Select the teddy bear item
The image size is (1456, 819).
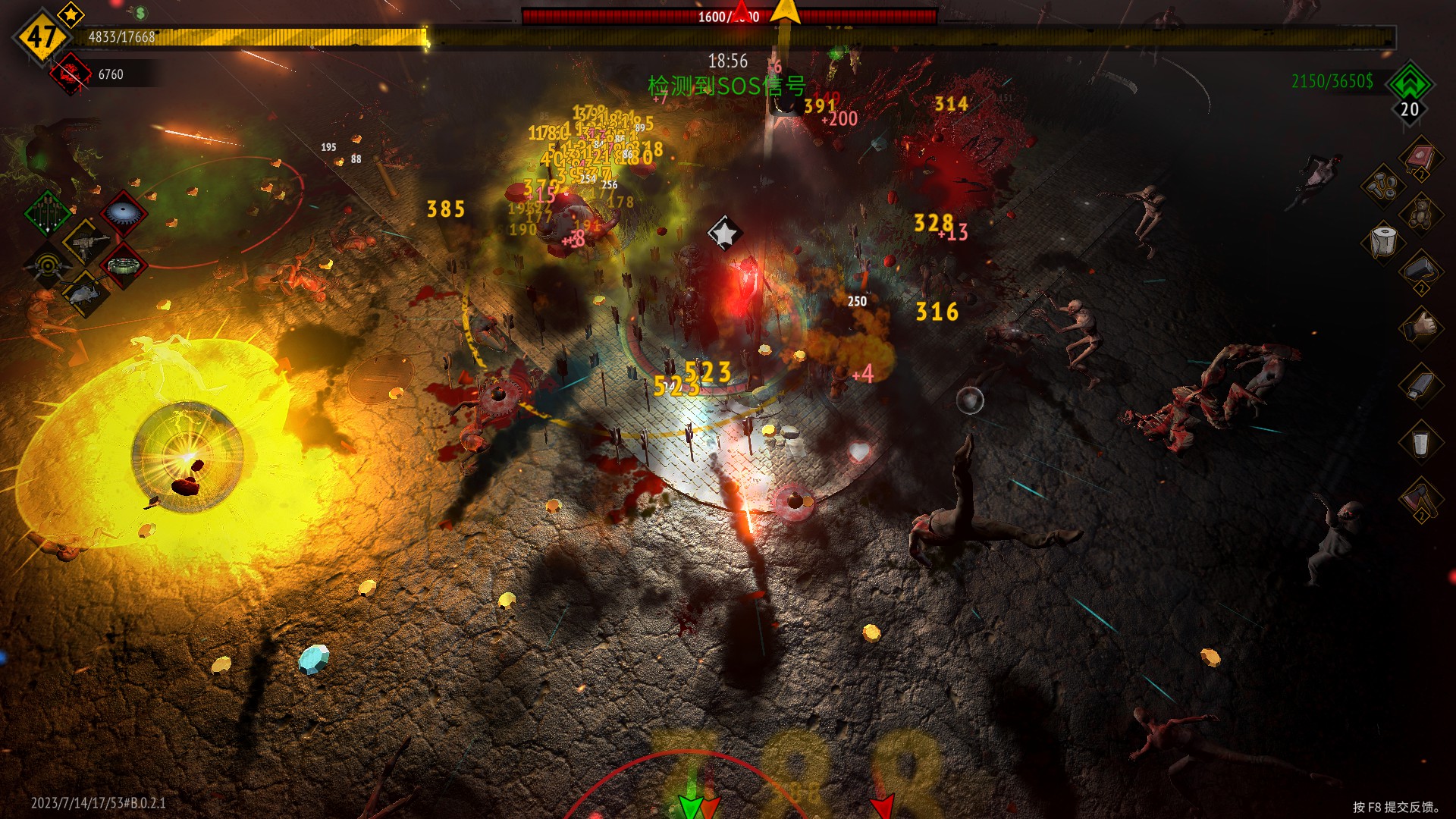point(1420,214)
